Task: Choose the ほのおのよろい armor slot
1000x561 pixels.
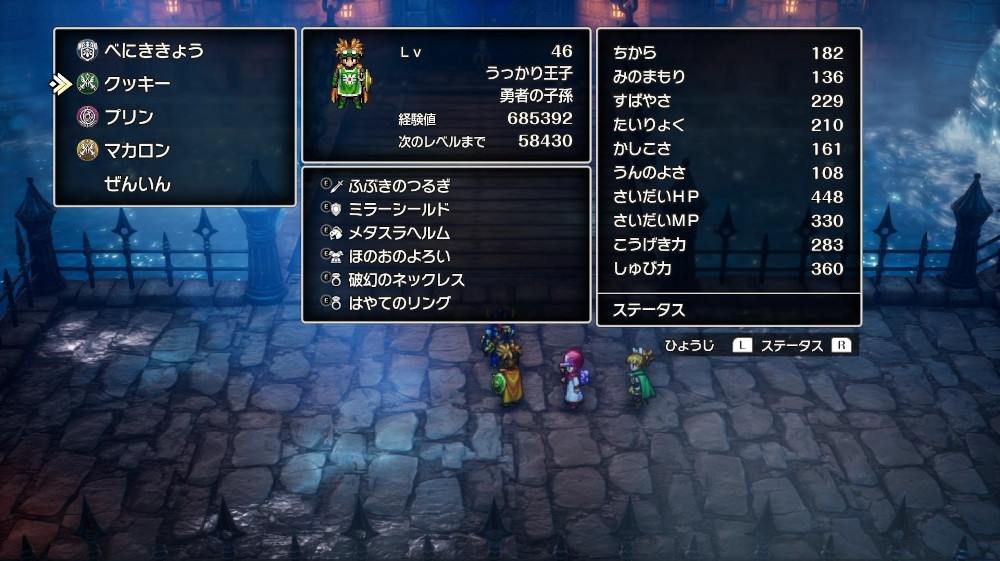Action: (399, 256)
